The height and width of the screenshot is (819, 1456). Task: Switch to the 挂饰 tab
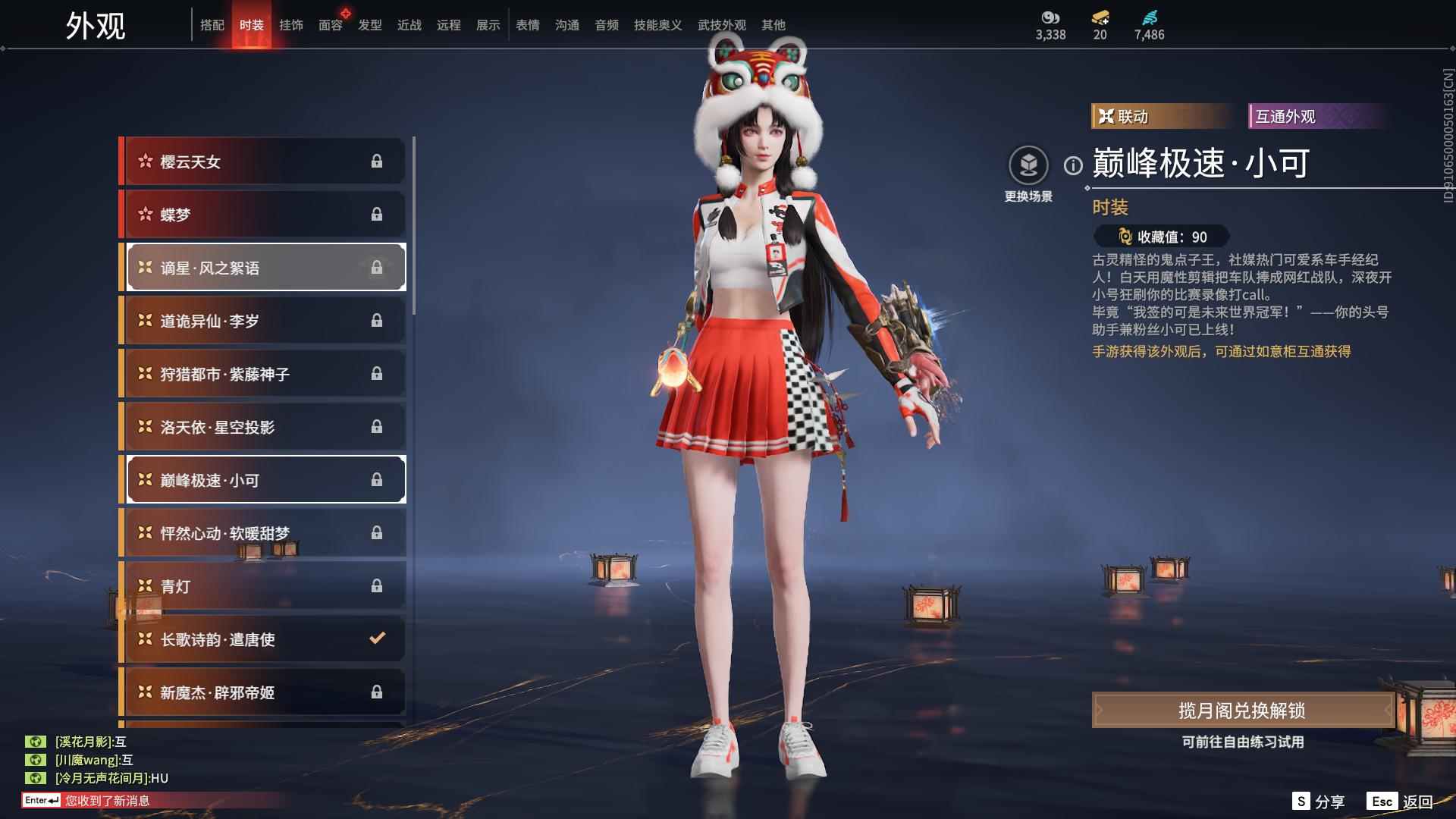(x=291, y=24)
